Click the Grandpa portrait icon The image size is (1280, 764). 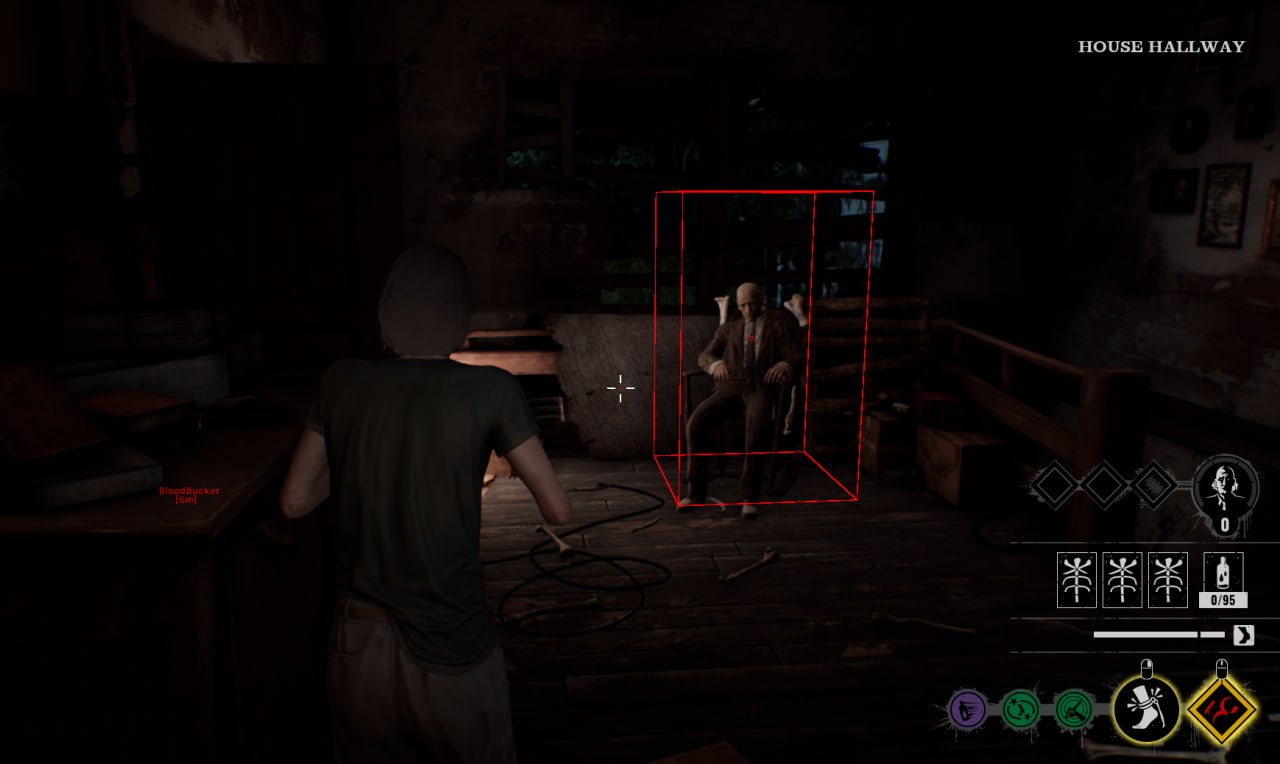point(1225,486)
